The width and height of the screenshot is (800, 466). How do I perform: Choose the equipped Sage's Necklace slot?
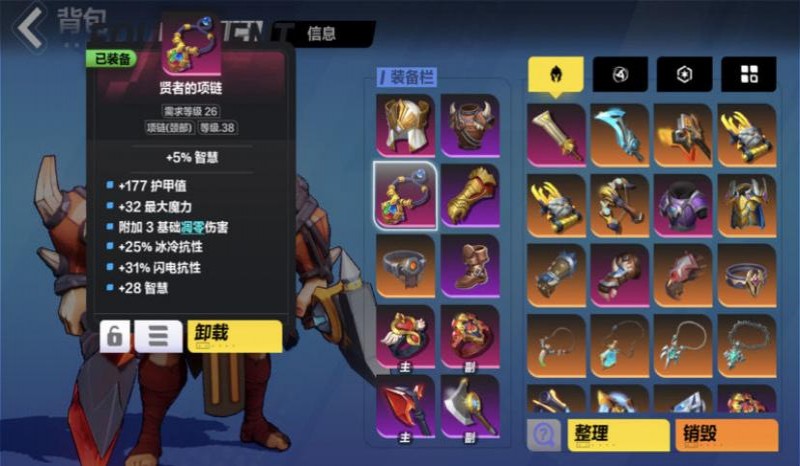[404, 193]
